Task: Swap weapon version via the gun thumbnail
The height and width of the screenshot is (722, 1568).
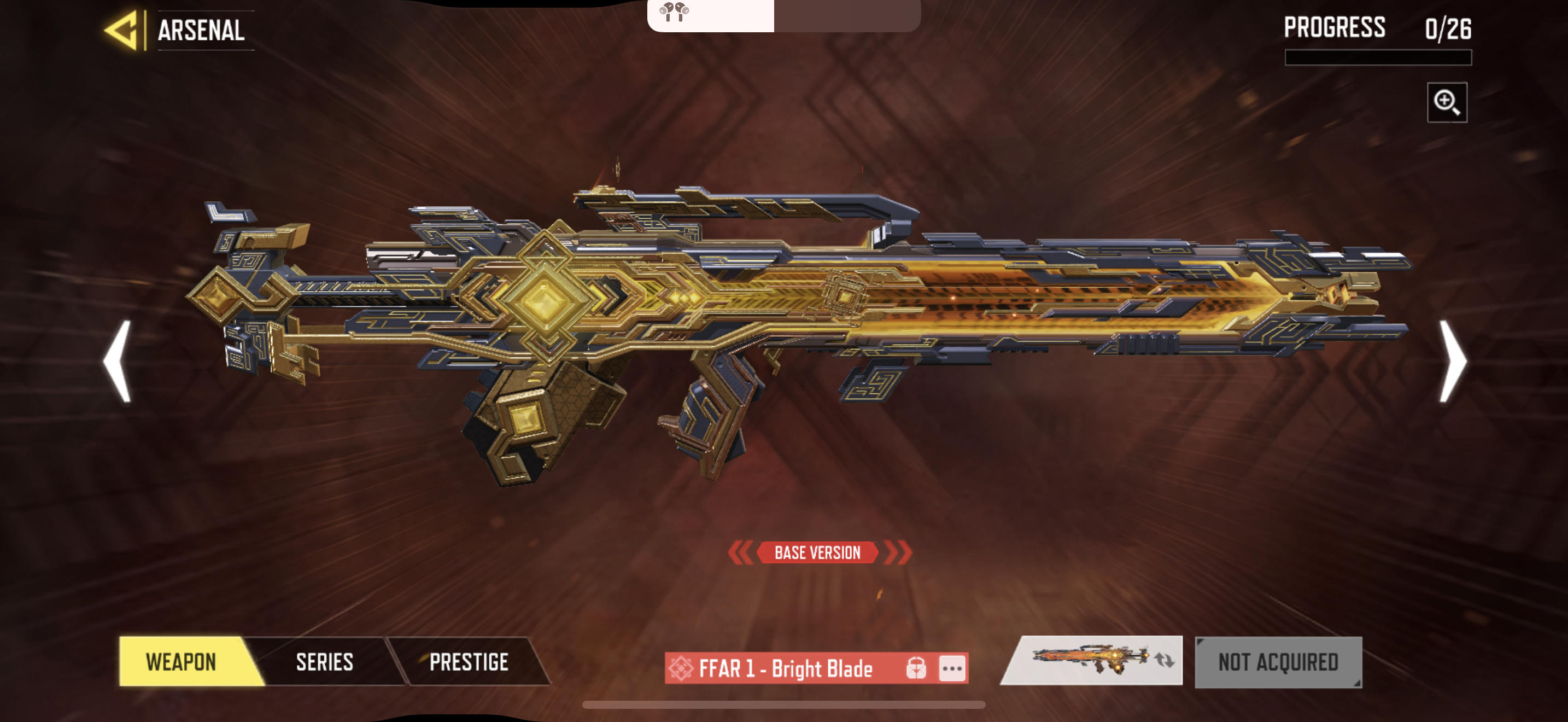Action: [x=1092, y=661]
